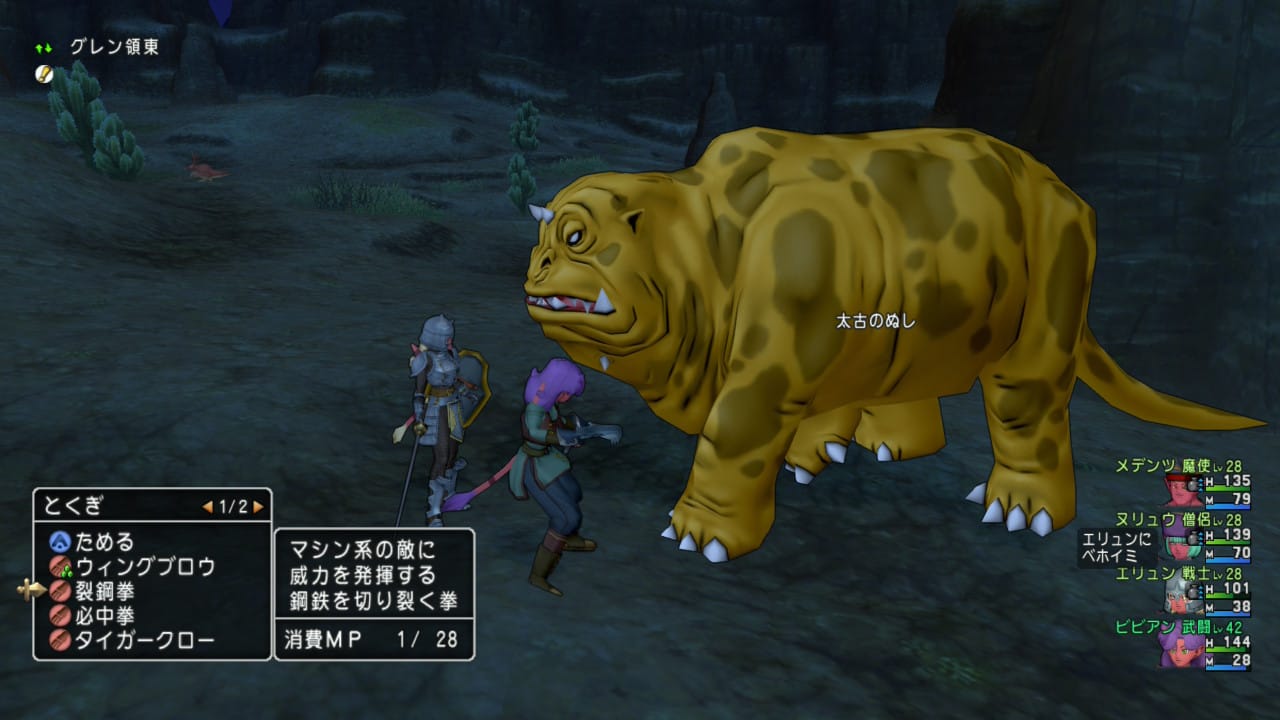Click the right arrow to open page 2
Image resolution: width=1280 pixels, height=720 pixels.
point(258,507)
